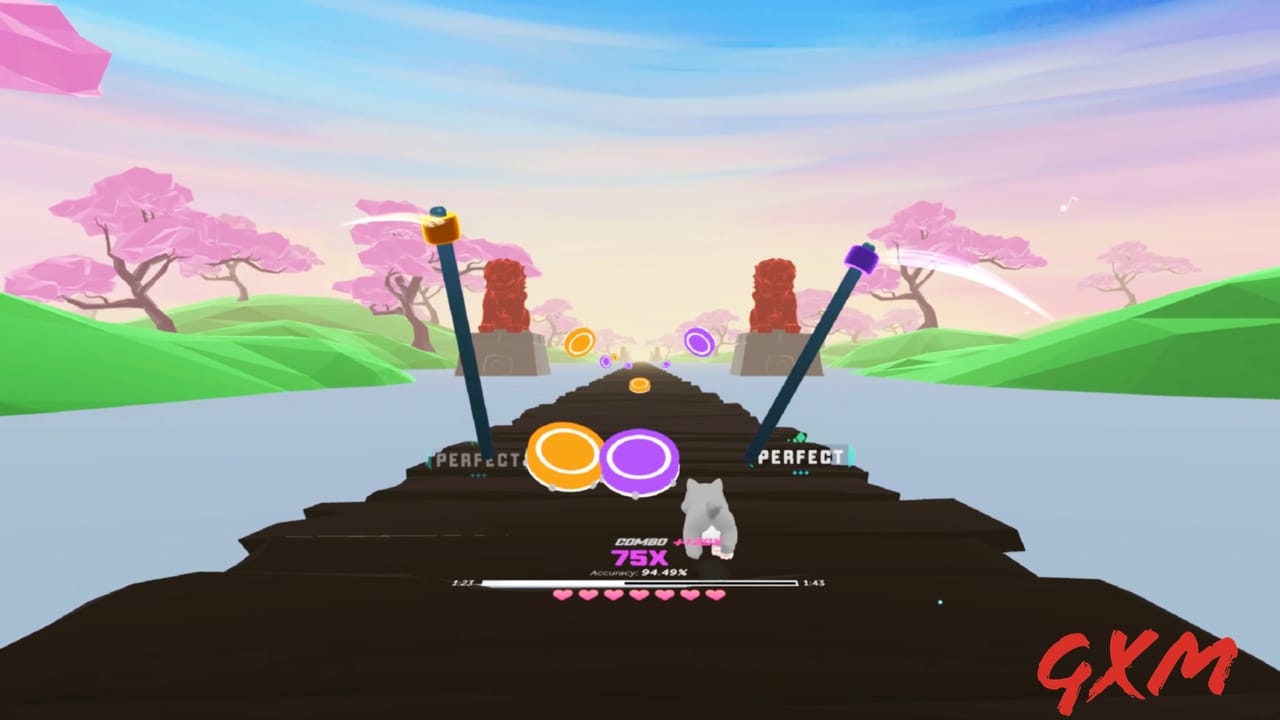Click the song progress bar
The width and height of the screenshot is (1280, 720).
[x=640, y=582]
